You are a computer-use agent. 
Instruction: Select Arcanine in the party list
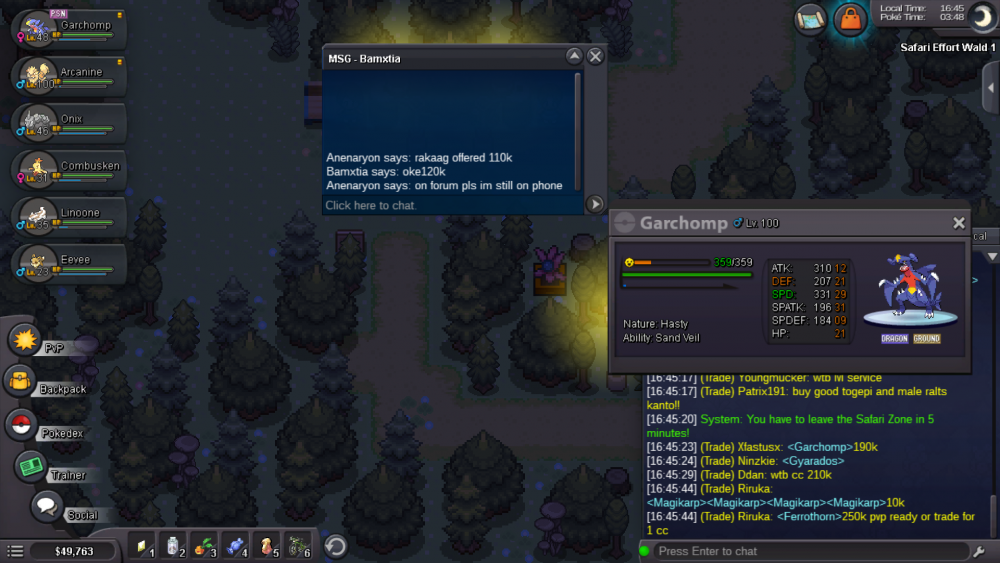[x=70, y=77]
